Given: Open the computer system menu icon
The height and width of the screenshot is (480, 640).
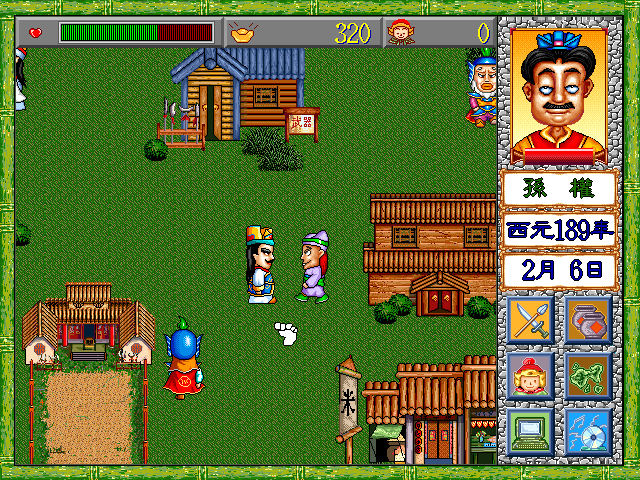Looking at the screenshot, I should pos(531,431).
